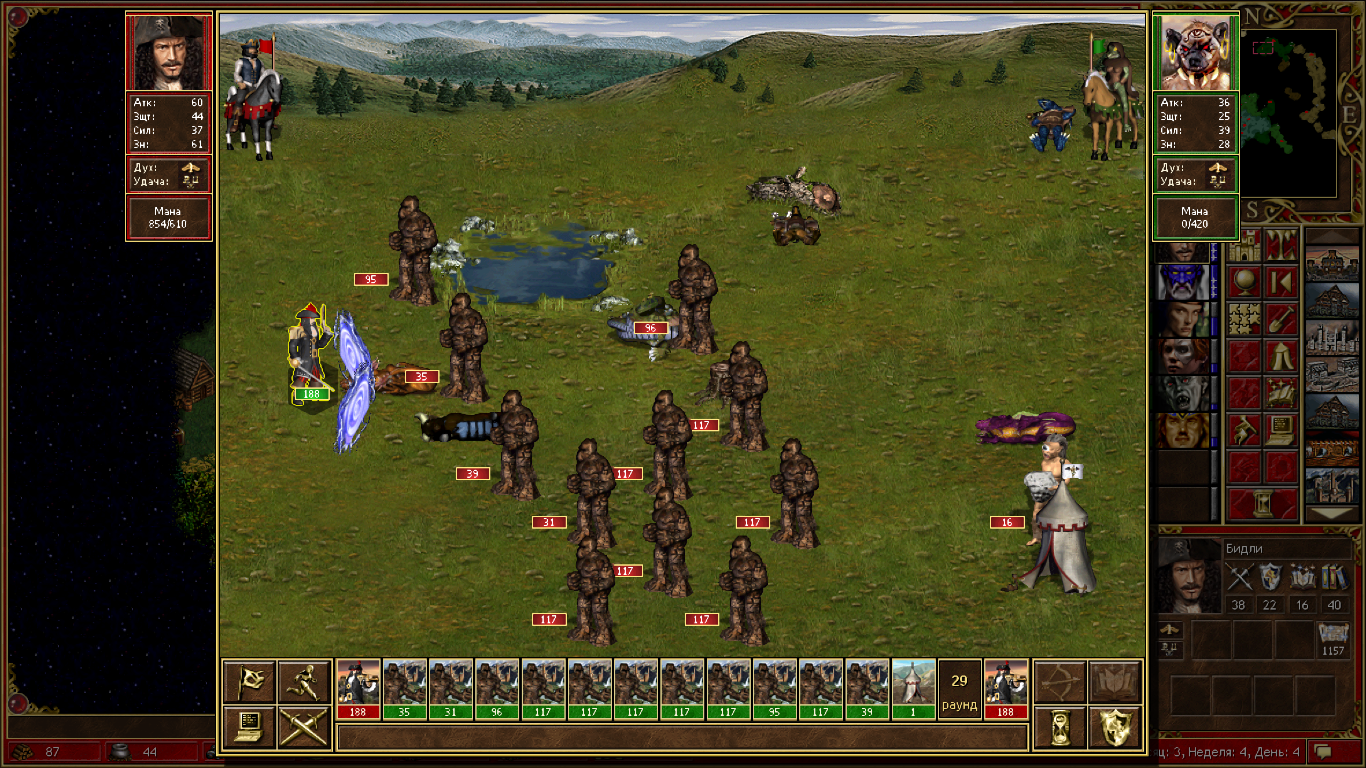View the pirate hero's portrait panel
The height and width of the screenshot is (768, 1366).
pyautogui.click(x=168, y=52)
